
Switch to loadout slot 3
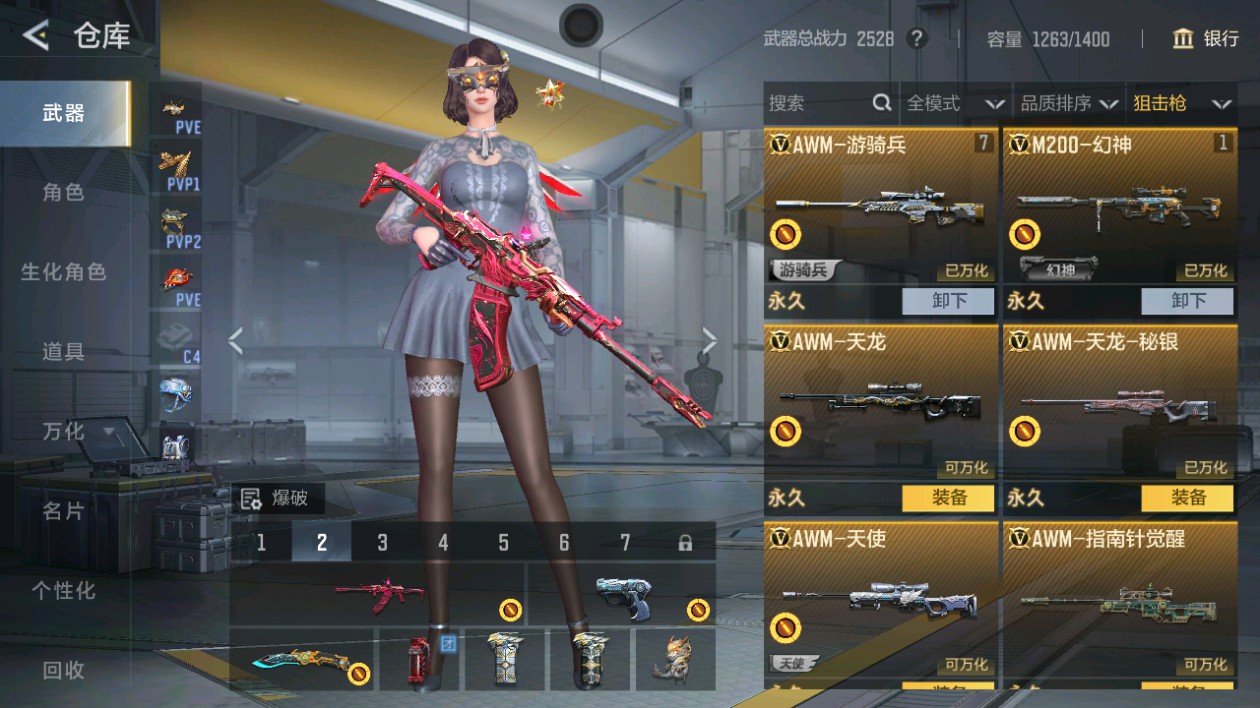coord(382,542)
